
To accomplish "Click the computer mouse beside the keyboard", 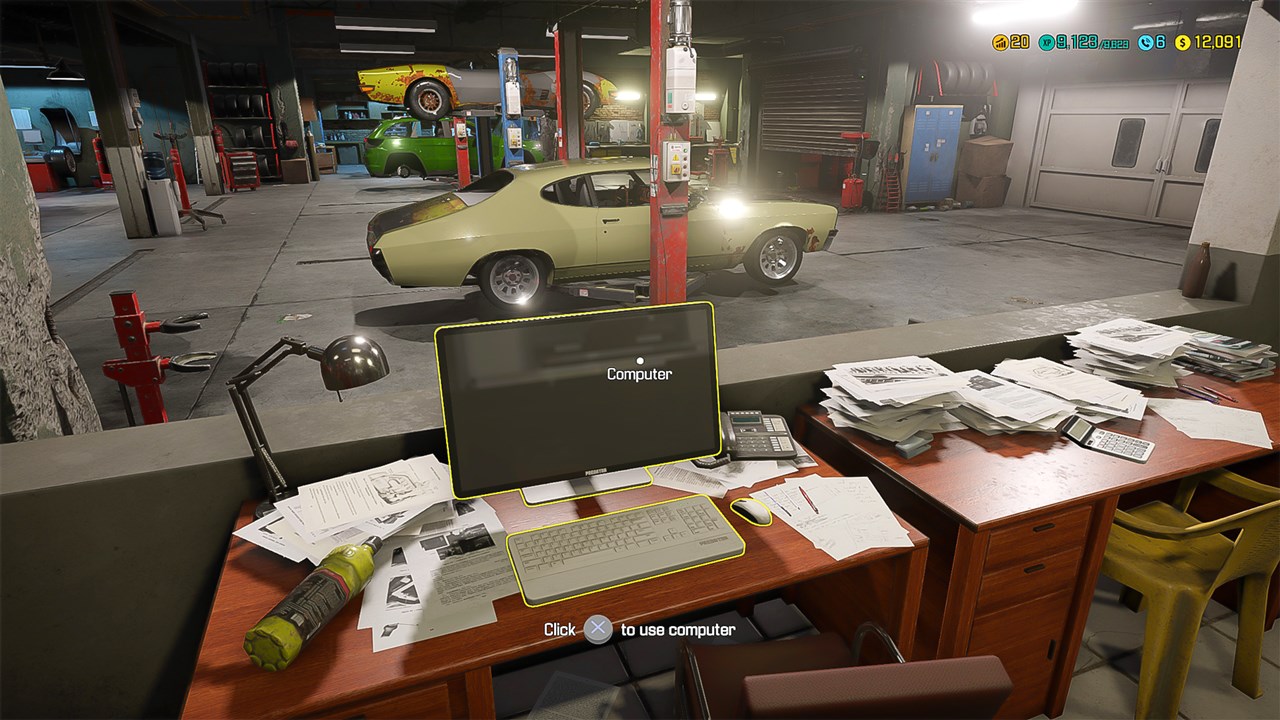I will pos(749,512).
